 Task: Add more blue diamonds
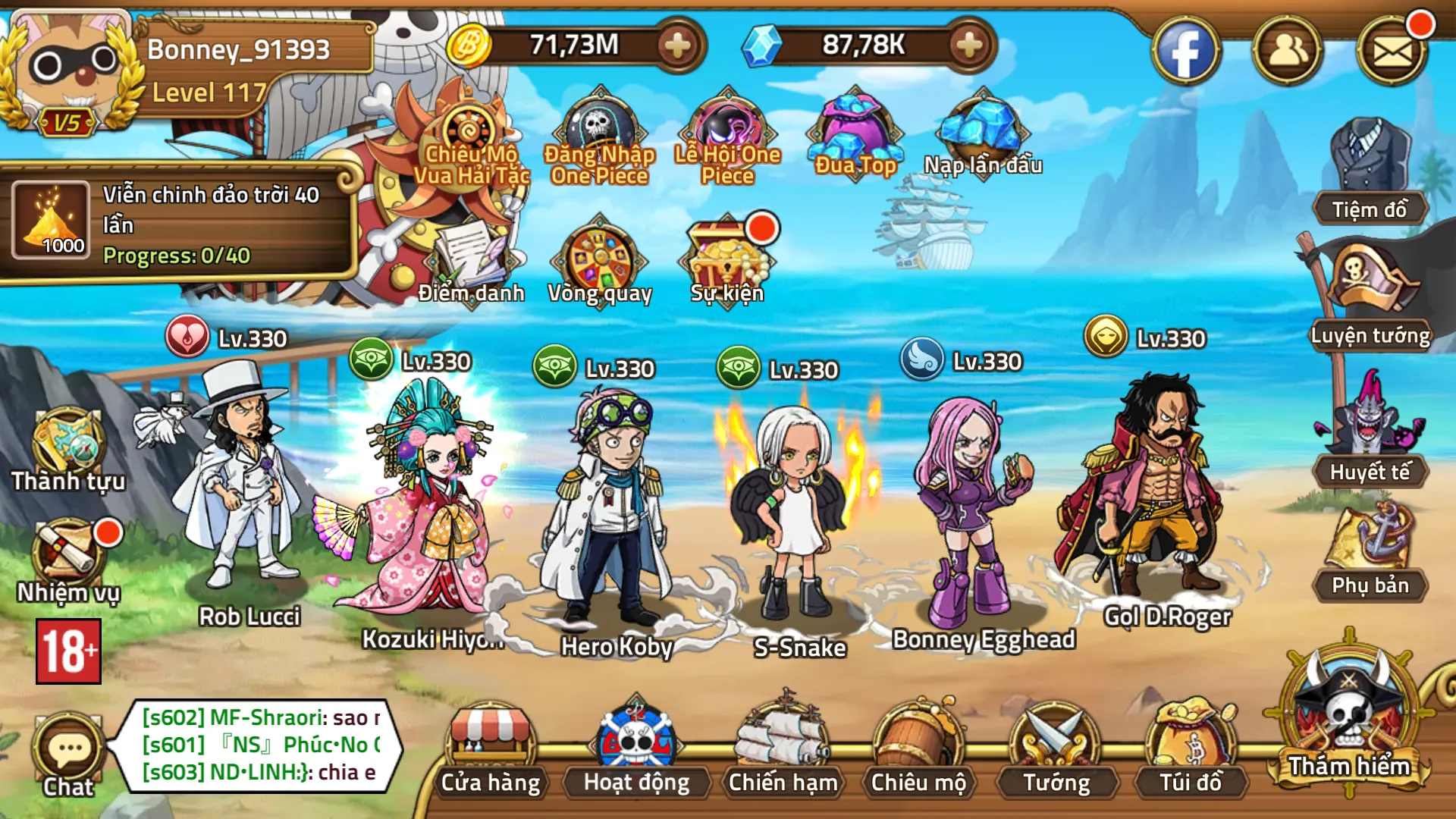pos(968,45)
